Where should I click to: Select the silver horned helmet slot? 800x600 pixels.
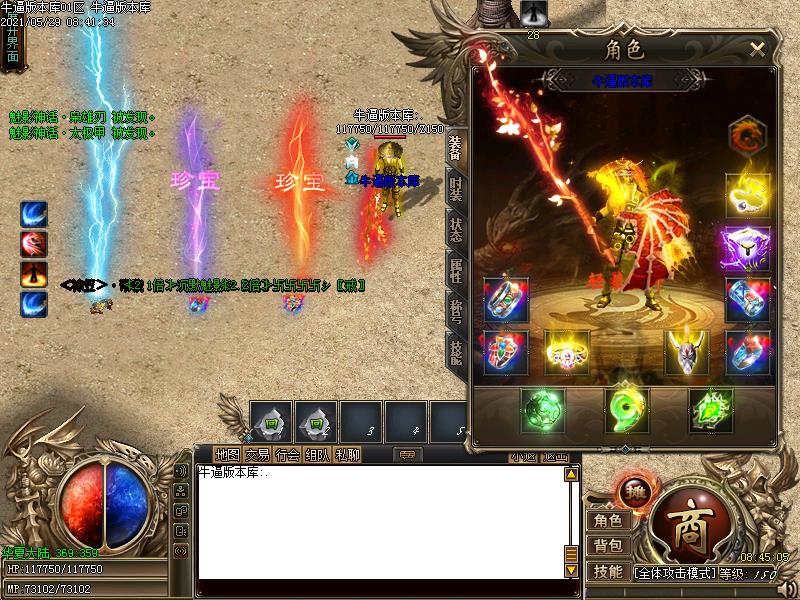pyautogui.click(x=687, y=352)
